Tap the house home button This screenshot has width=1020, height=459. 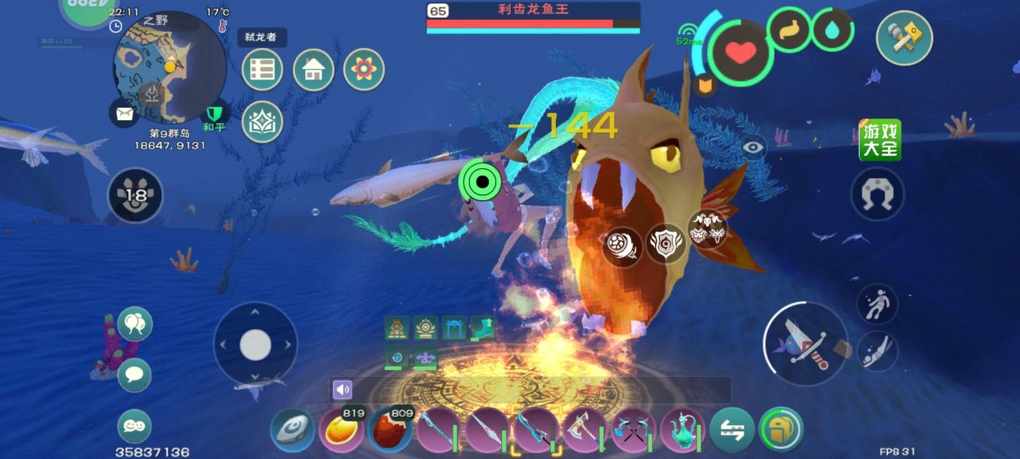click(313, 69)
